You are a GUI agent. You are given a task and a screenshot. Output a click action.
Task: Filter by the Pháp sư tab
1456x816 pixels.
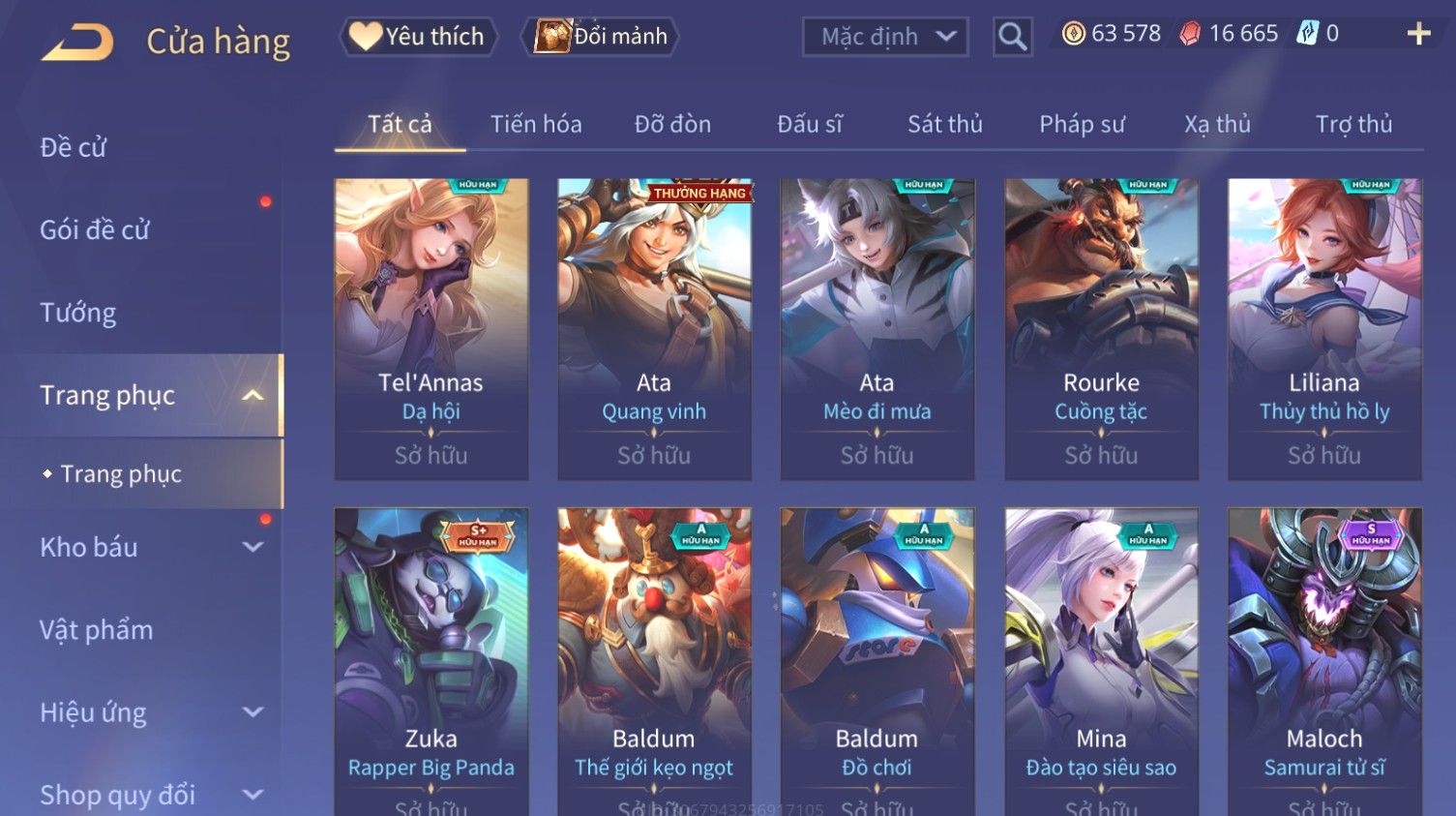(1082, 124)
